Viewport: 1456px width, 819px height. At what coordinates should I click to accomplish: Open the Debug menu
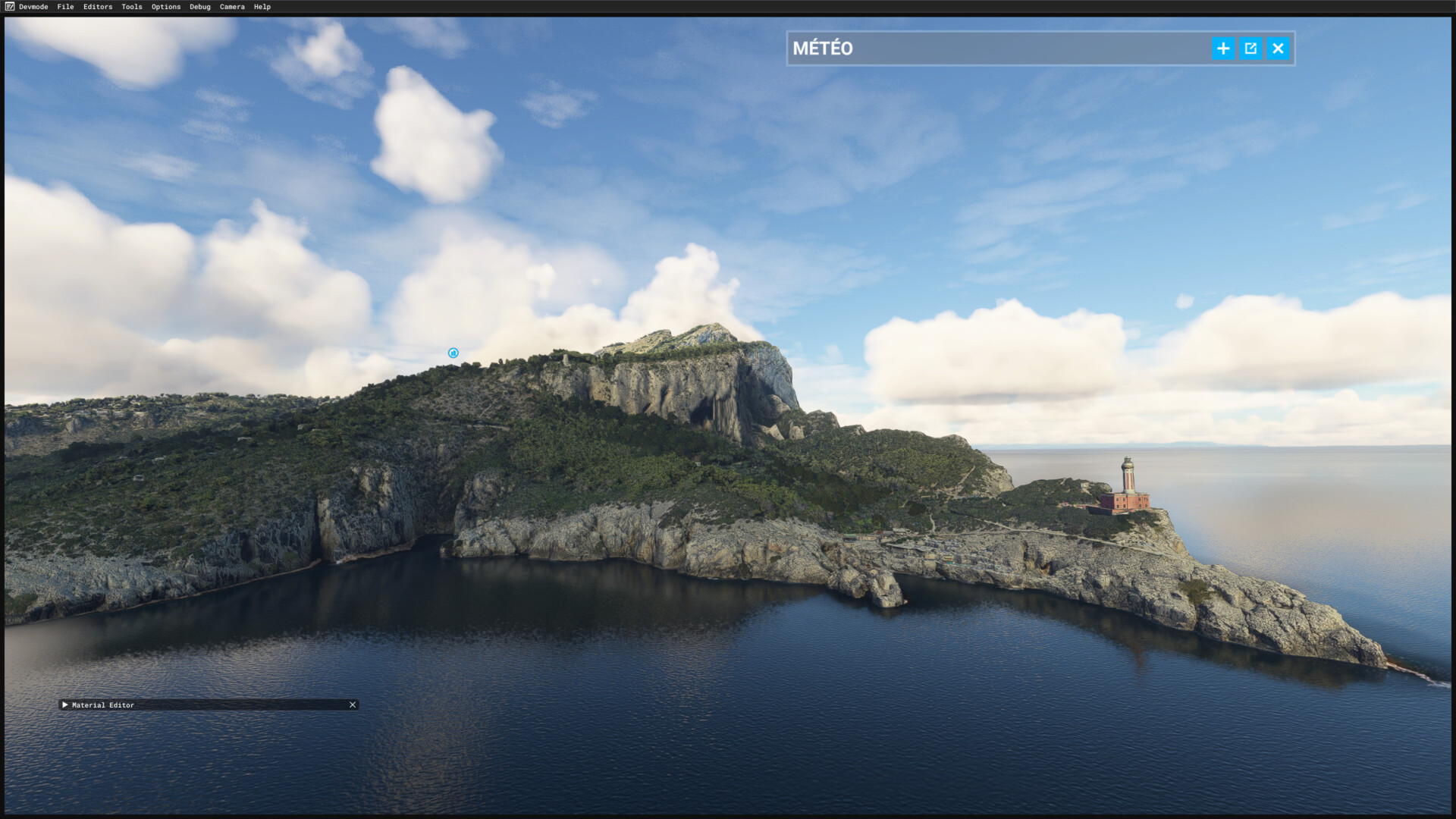[x=200, y=7]
